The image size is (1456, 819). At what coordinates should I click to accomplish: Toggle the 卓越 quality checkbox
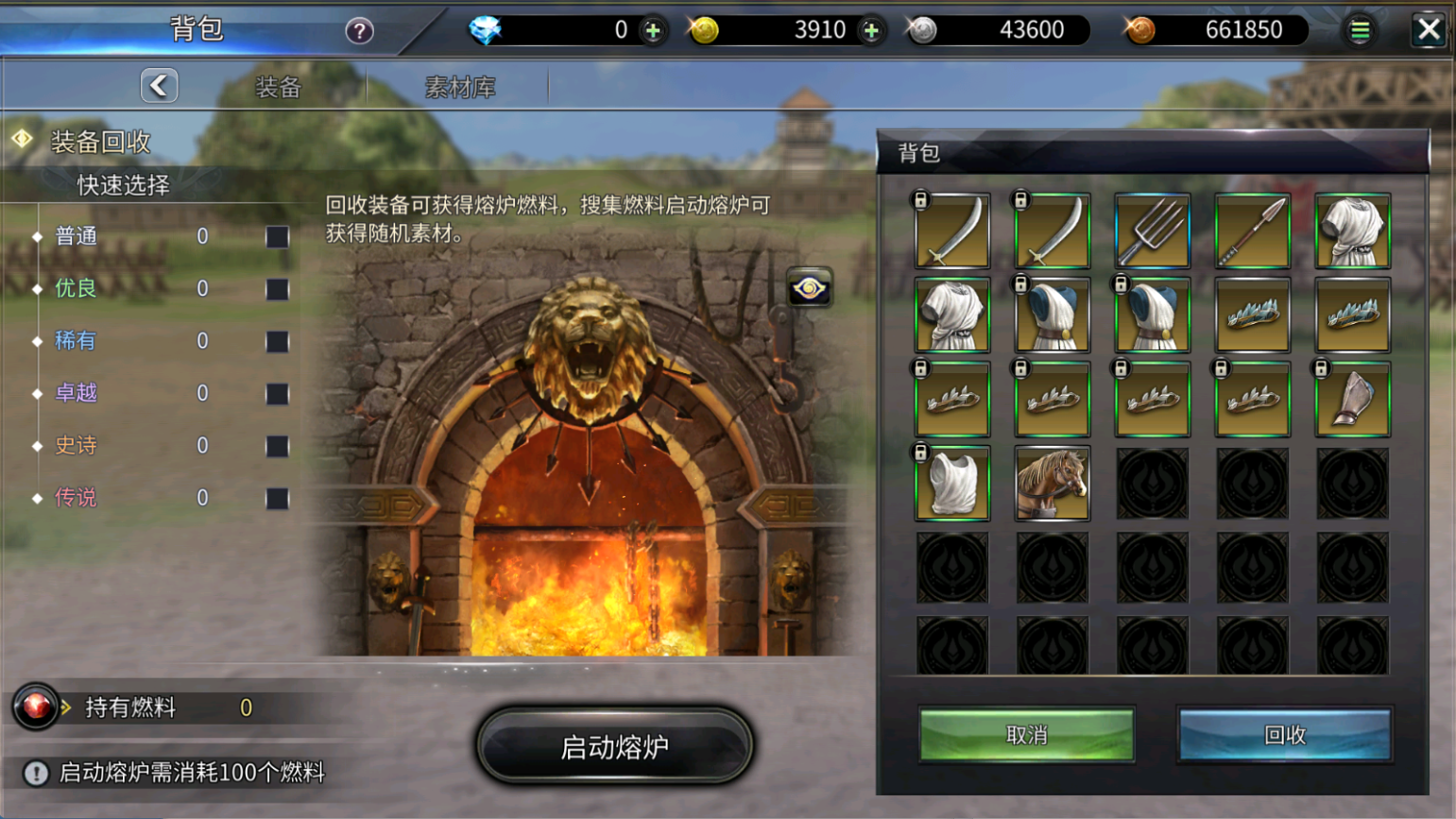point(277,394)
